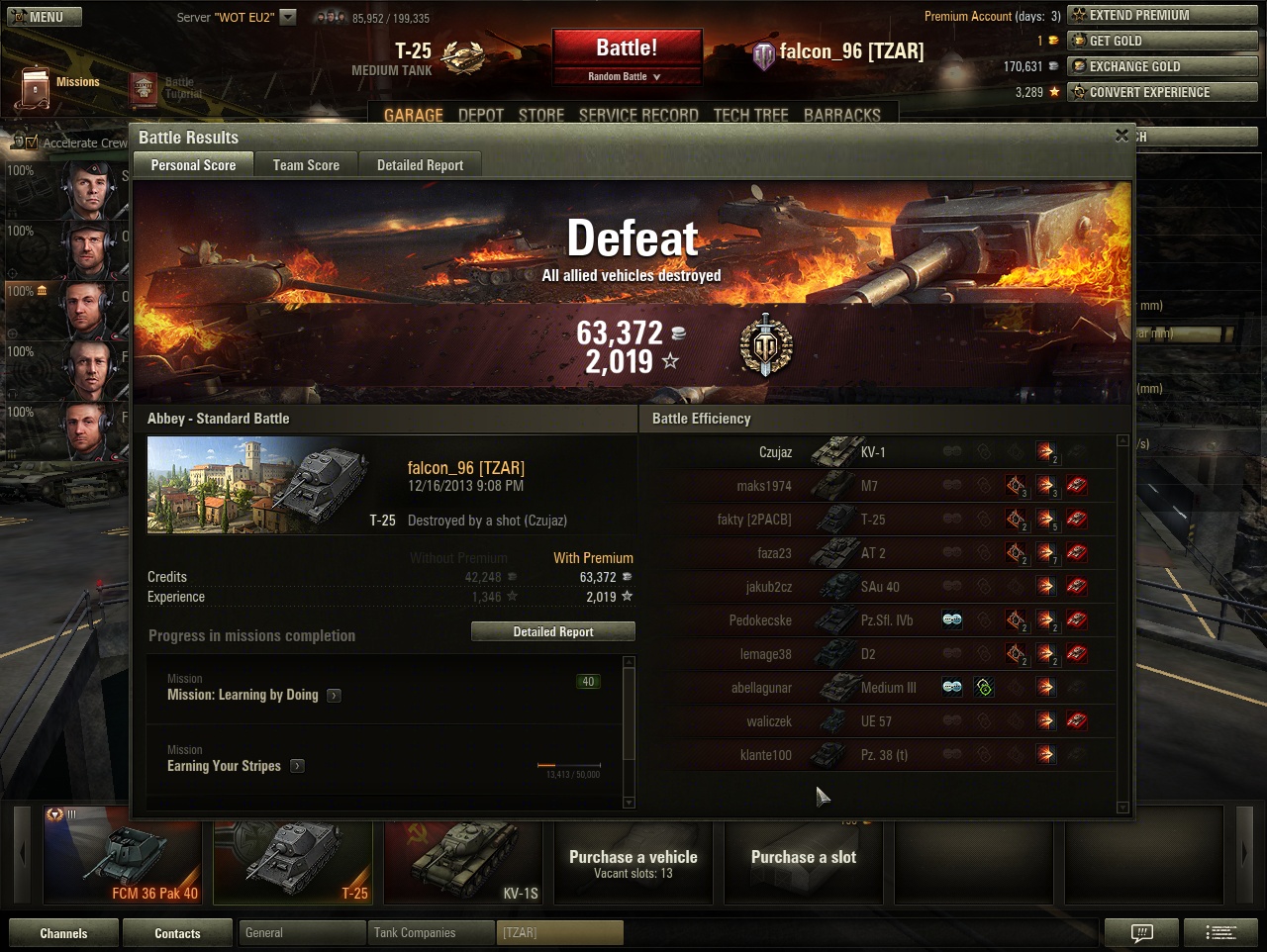This screenshot has height=952, width=1267.
Task: Open the Channels list
Action: click(63, 933)
